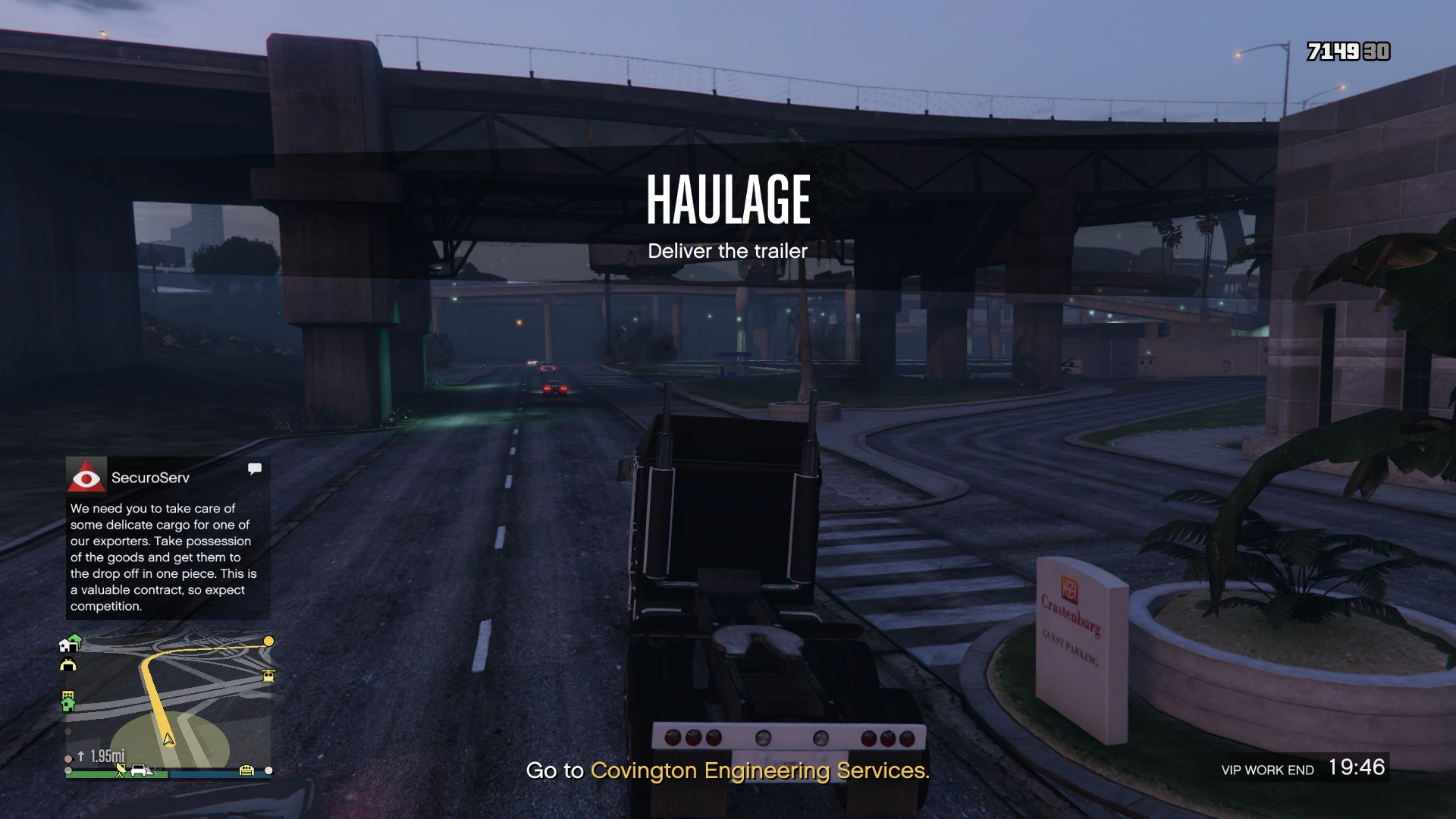Click the satellite dish icon on the health bar
Screen dimensions: 1456x819
tap(121, 770)
